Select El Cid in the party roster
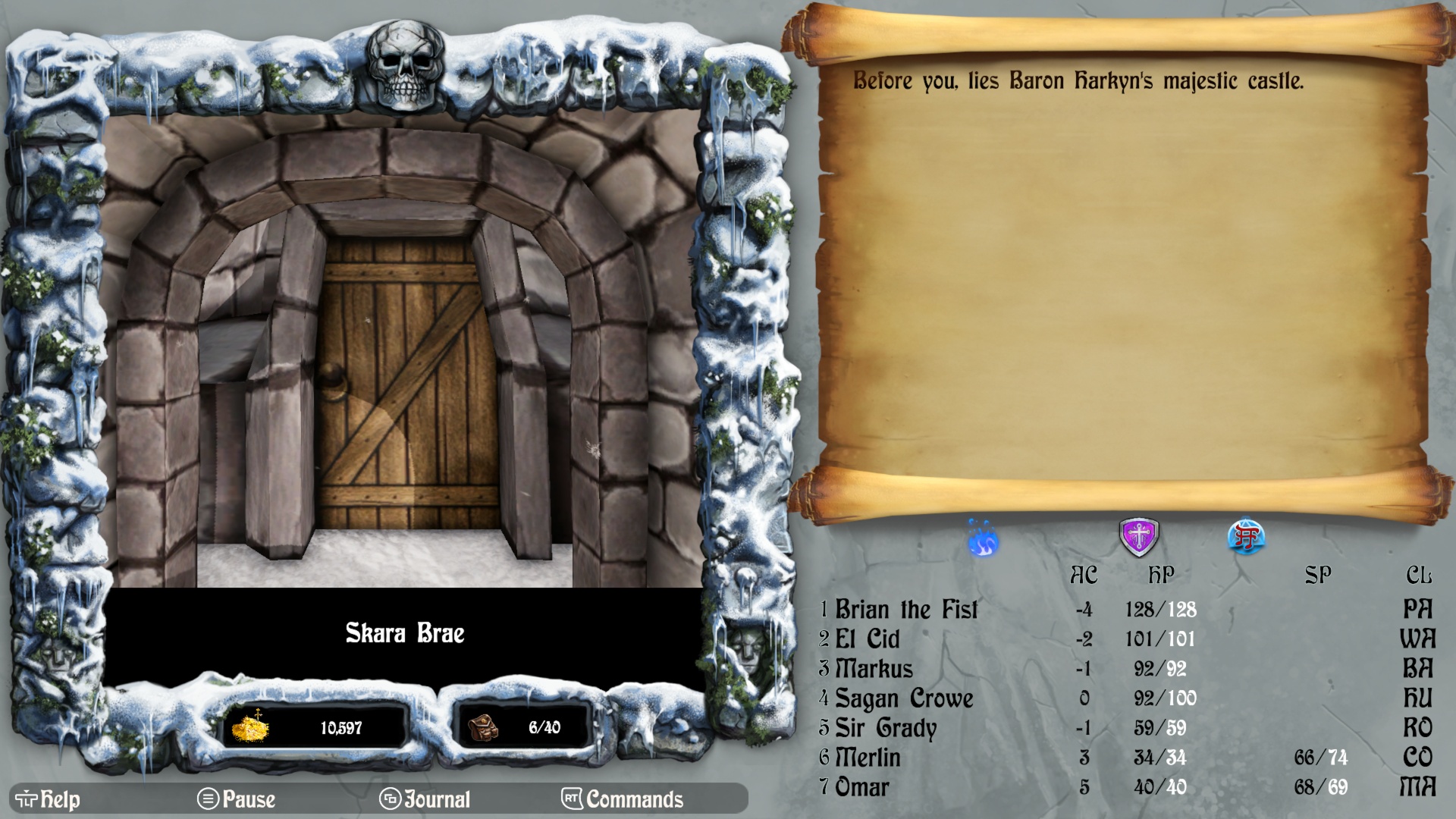The height and width of the screenshot is (819, 1456). pos(867,639)
